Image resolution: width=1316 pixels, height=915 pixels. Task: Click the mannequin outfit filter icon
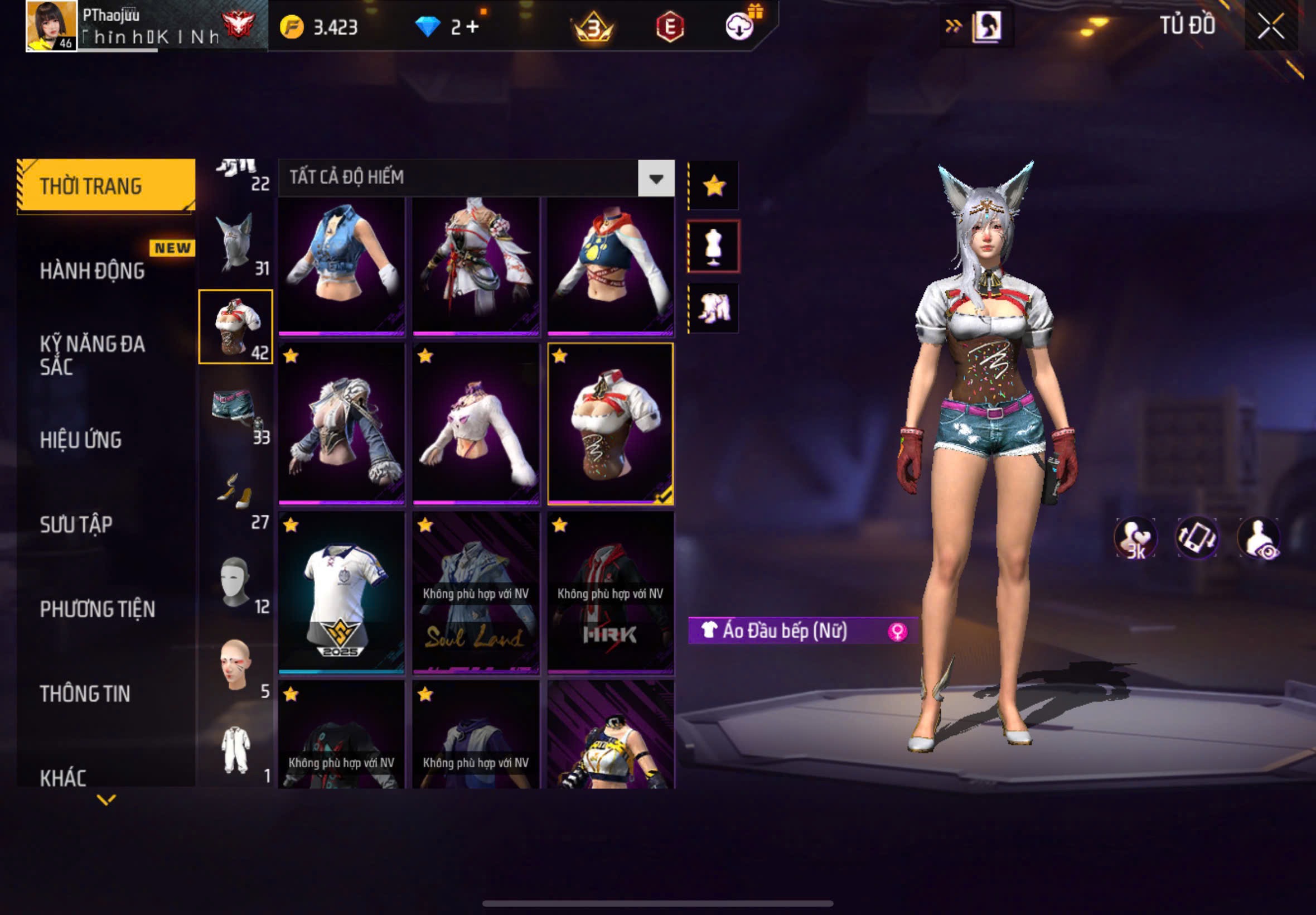pyautogui.click(x=713, y=247)
